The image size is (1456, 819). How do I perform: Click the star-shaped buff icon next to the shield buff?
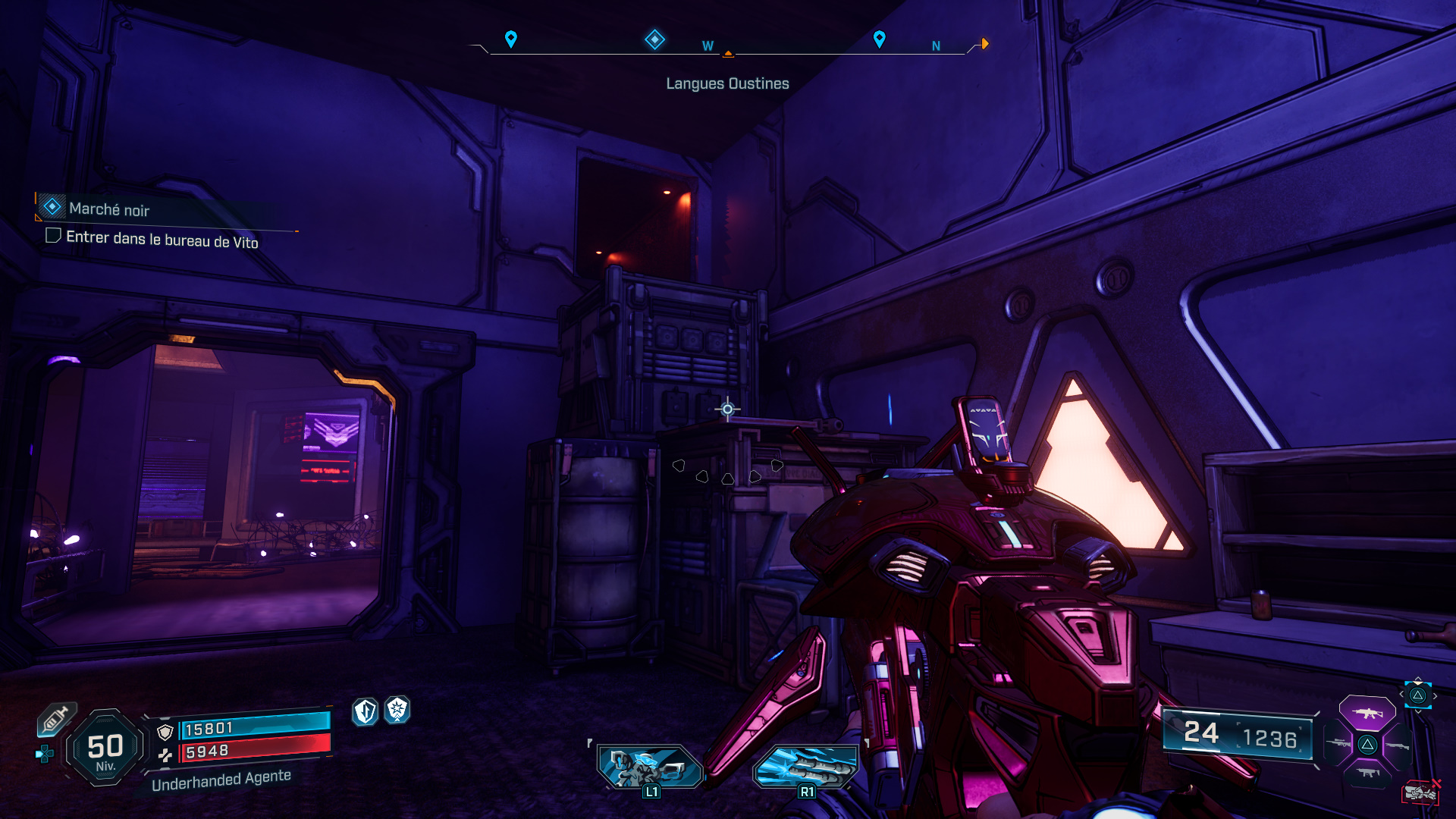[x=395, y=711]
